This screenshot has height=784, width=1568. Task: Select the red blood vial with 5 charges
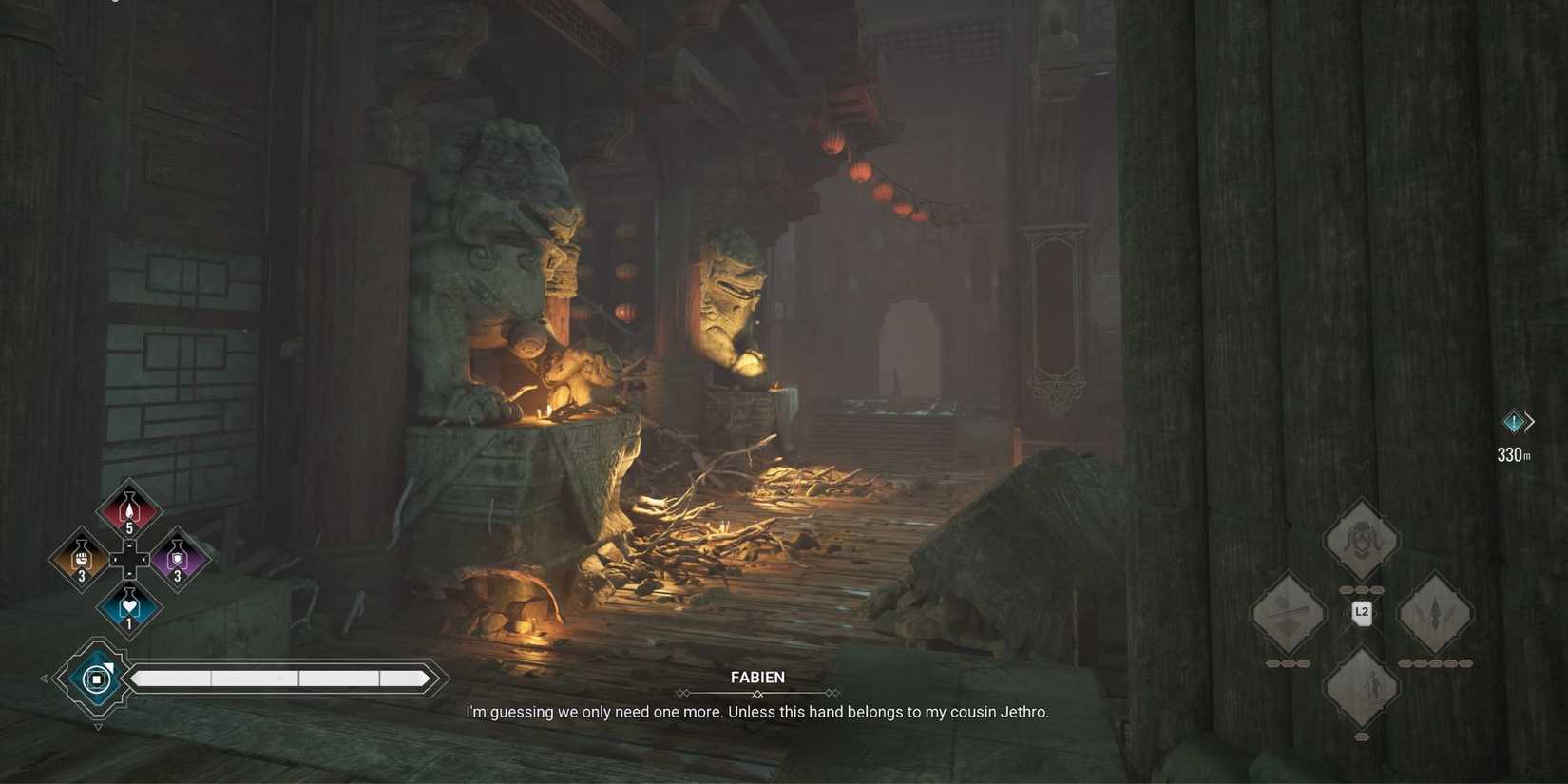pyautogui.click(x=128, y=508)
